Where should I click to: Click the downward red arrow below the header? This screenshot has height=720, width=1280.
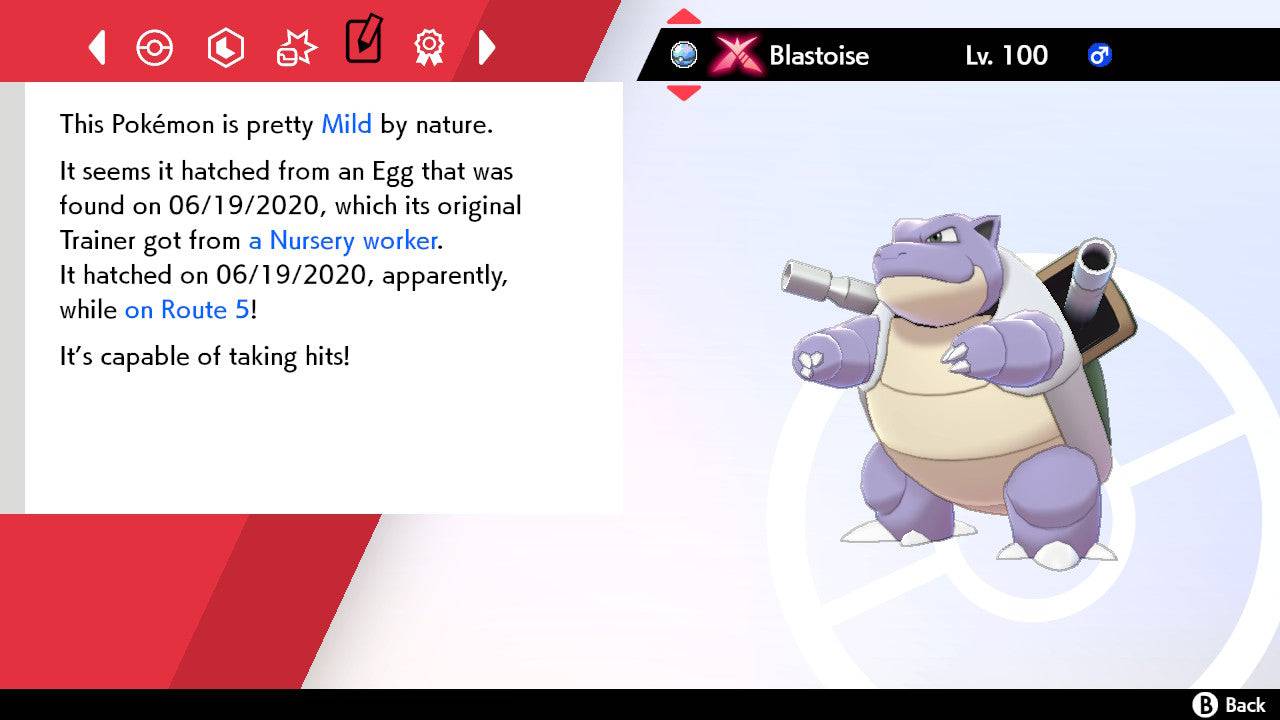pos(683,89)
